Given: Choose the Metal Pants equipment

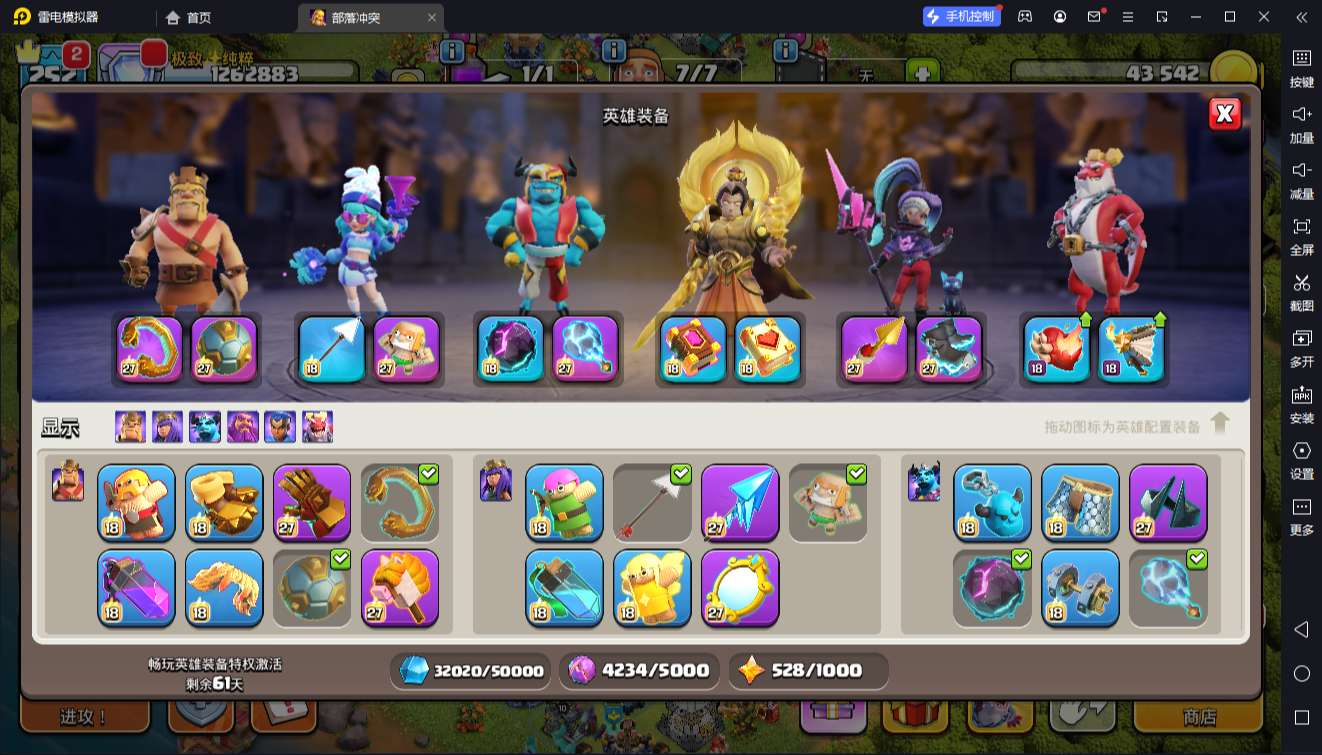Looking at the screenshot, I should tap(1080, 502).
